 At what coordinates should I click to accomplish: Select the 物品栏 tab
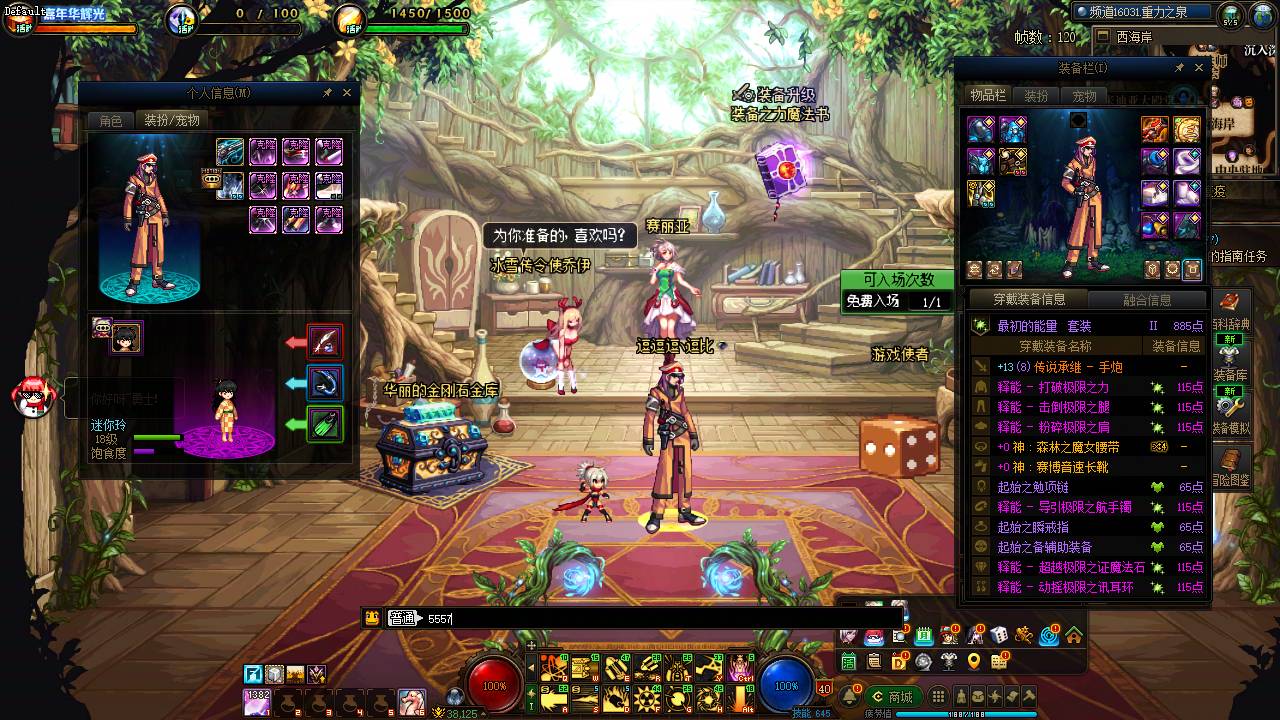987,96
